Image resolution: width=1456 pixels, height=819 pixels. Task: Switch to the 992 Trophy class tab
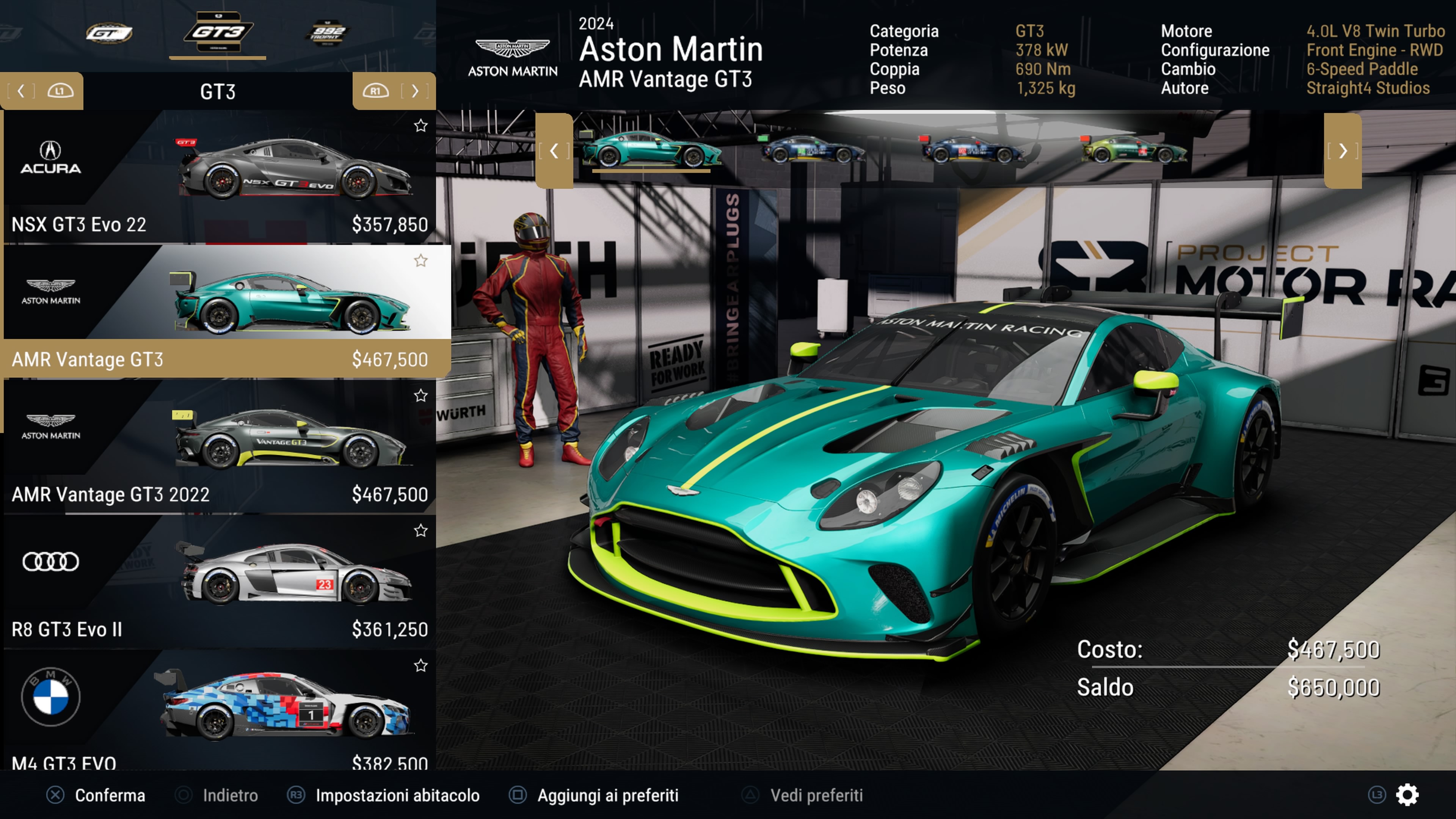pos(327,33)
